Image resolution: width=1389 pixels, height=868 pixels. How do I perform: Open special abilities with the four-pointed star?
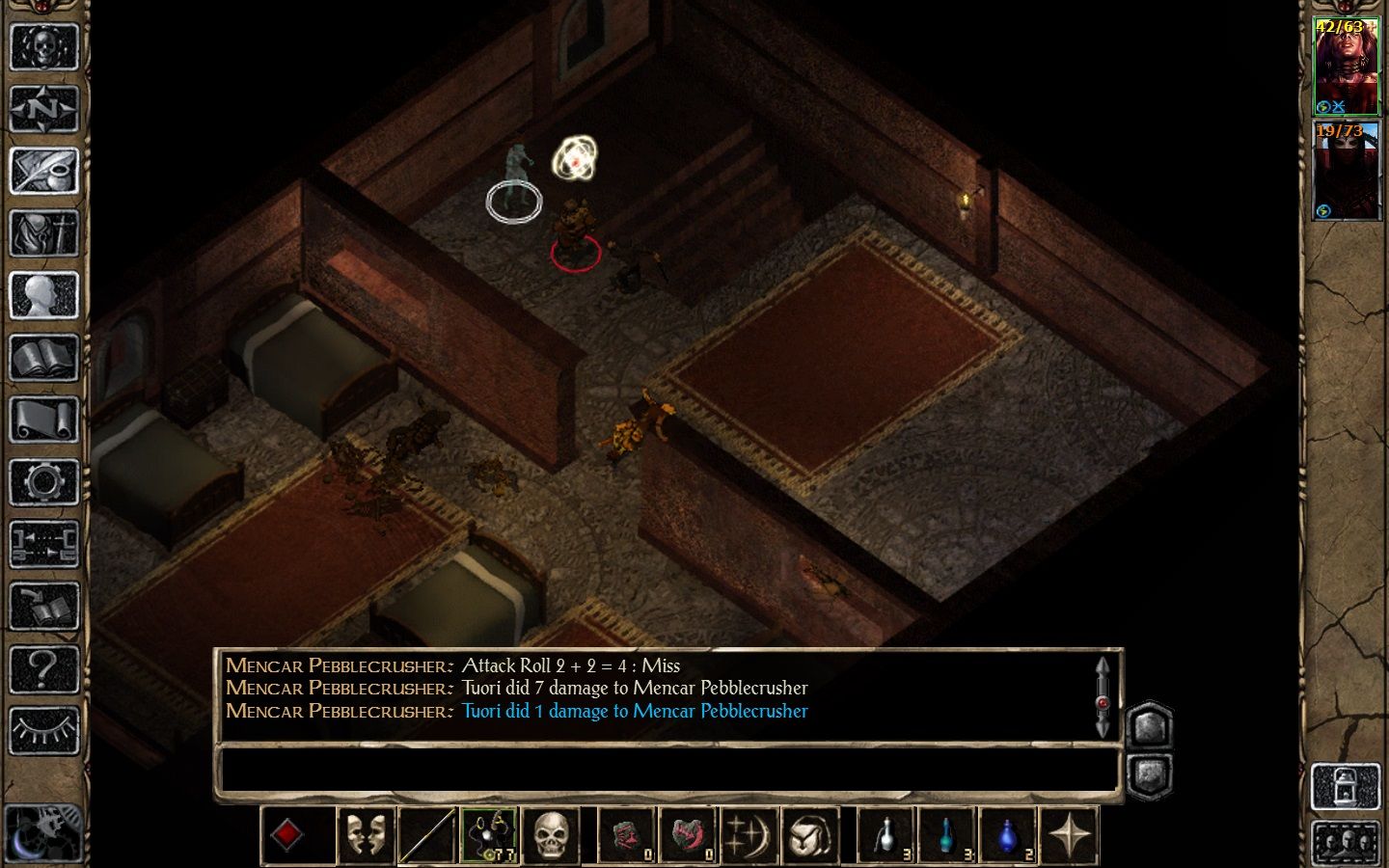coord(1070,835)
